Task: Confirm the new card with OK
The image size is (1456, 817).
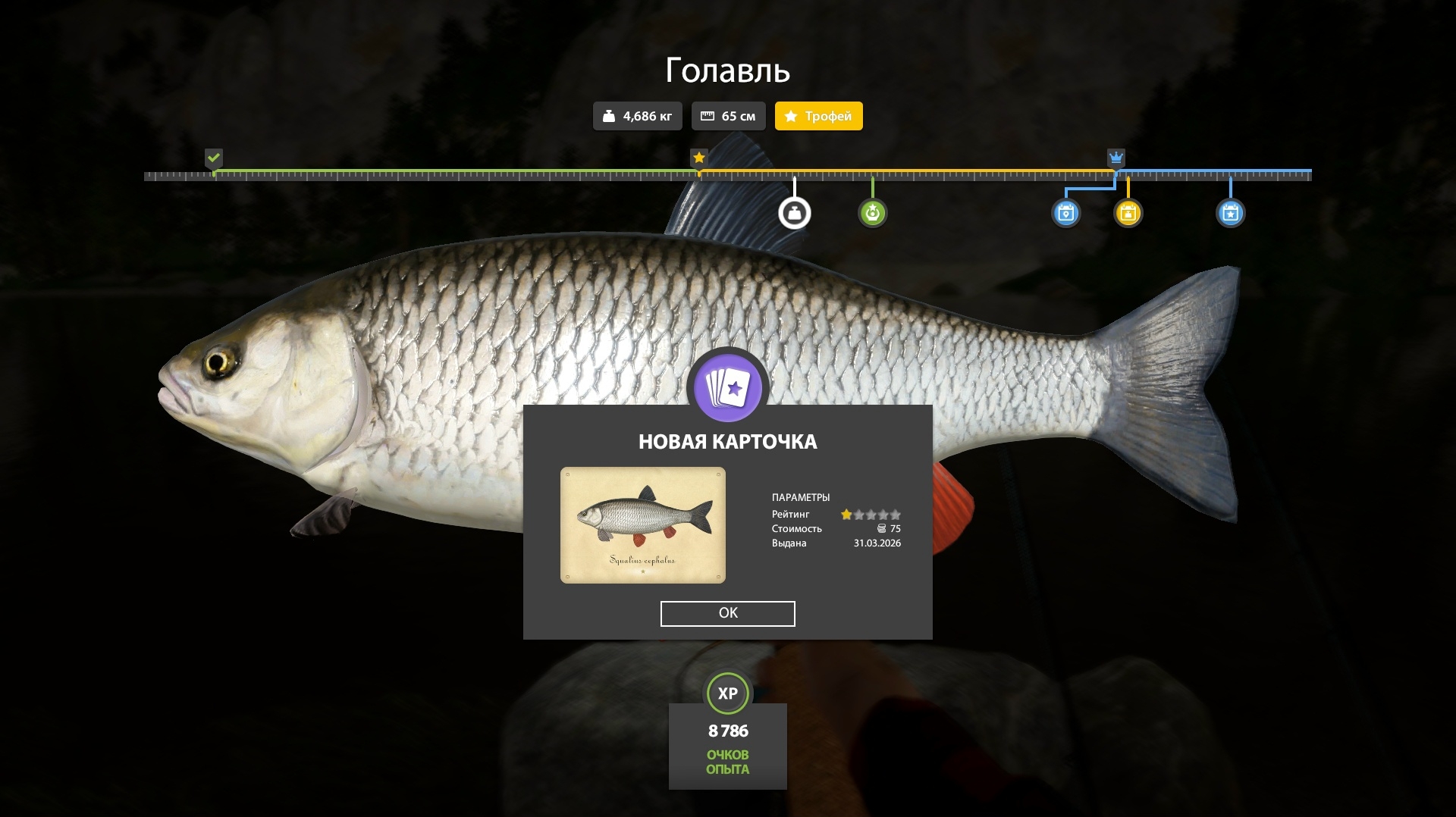Action: click(727, 613)
